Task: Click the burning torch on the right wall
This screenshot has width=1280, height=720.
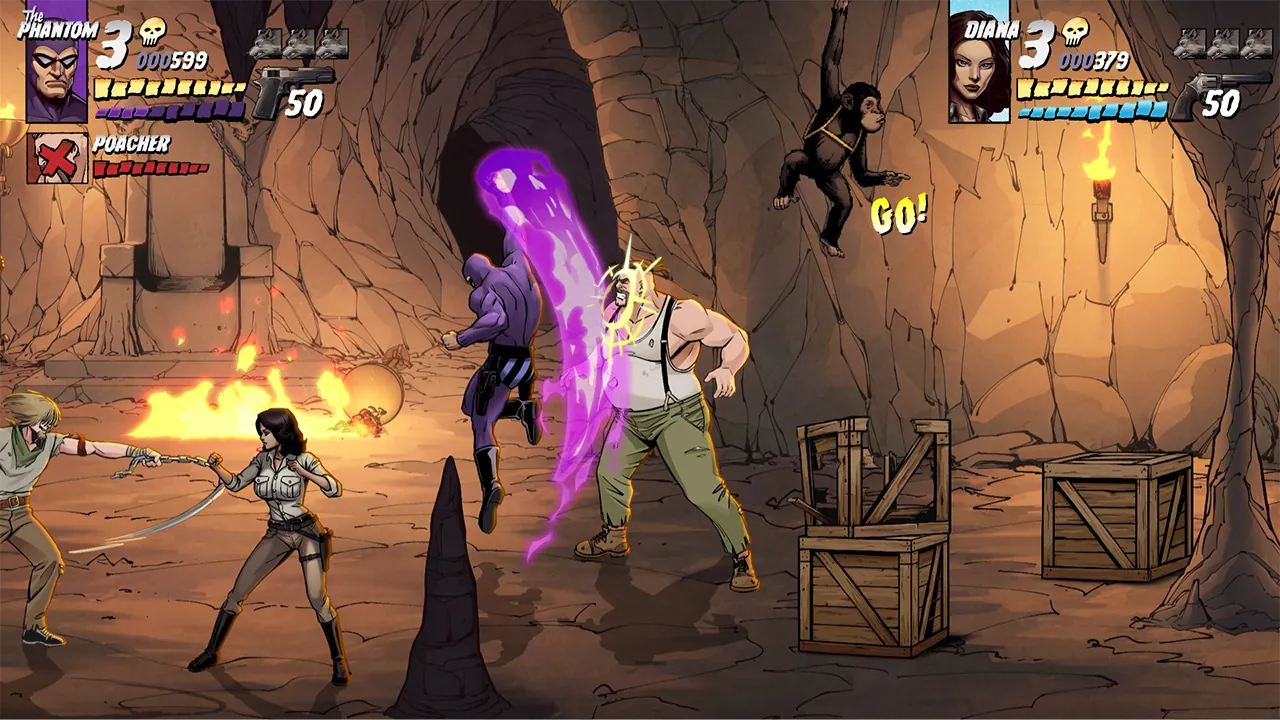Action: 1100,180
